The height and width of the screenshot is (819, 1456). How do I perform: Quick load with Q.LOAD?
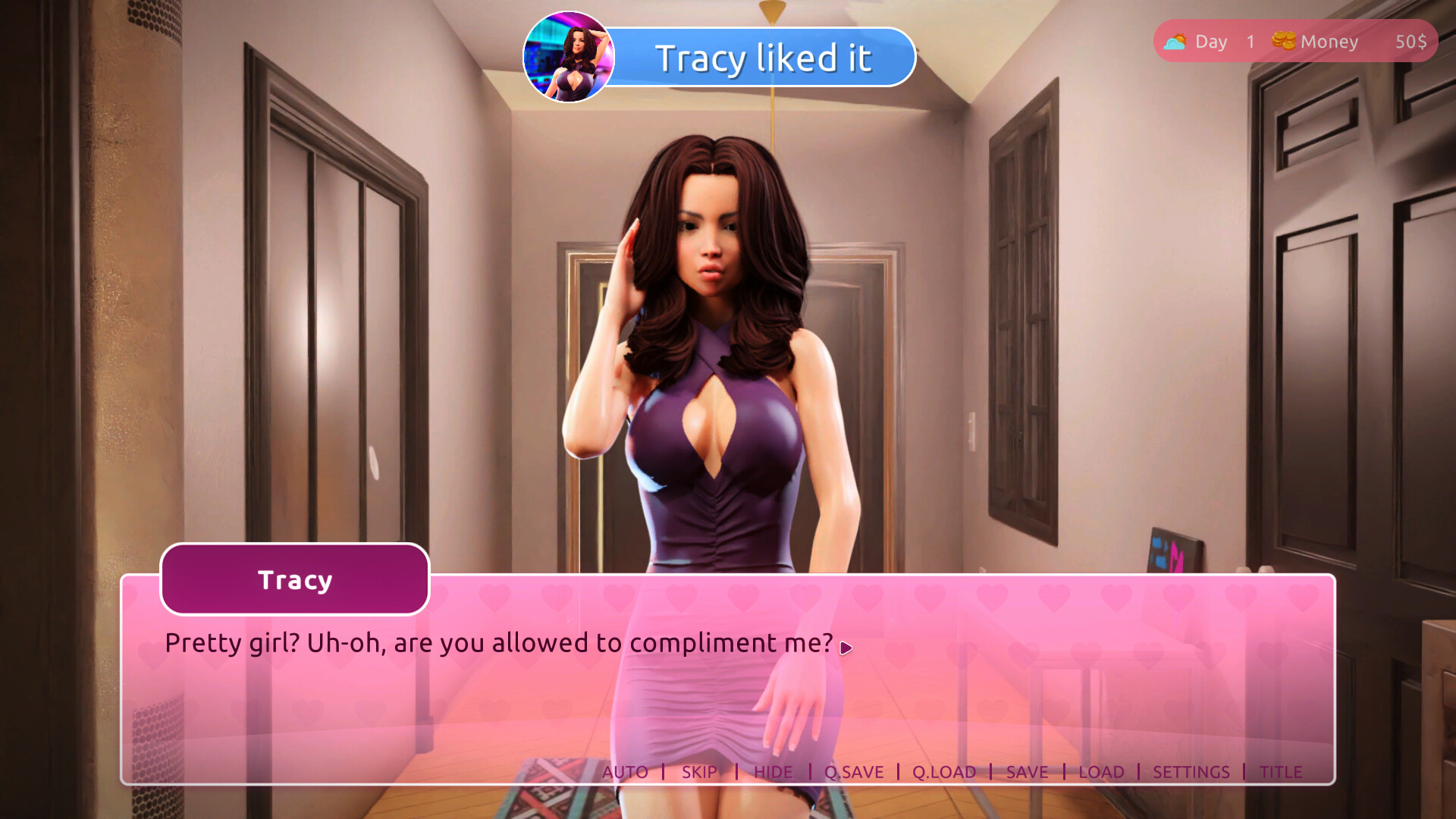(944, 772)
